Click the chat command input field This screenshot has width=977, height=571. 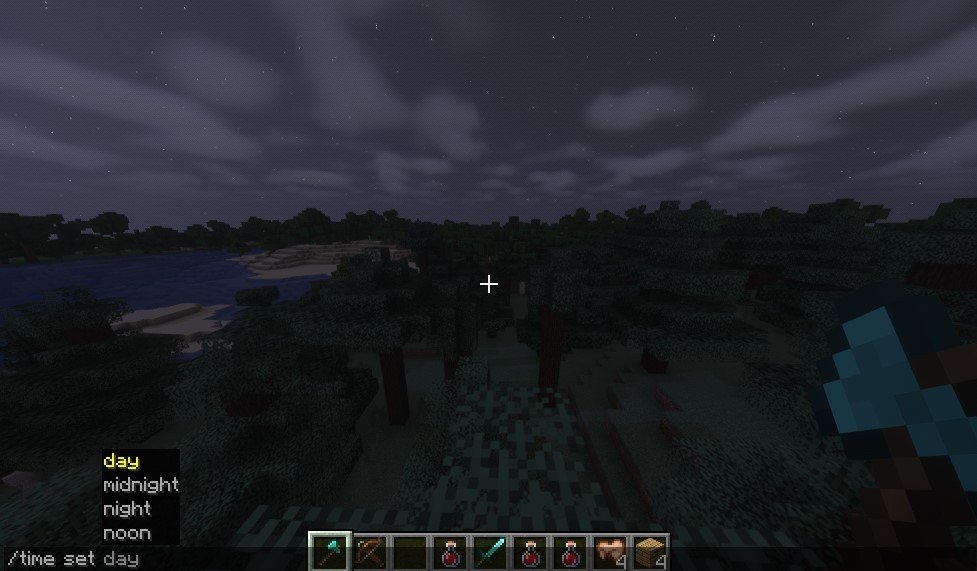150,559
